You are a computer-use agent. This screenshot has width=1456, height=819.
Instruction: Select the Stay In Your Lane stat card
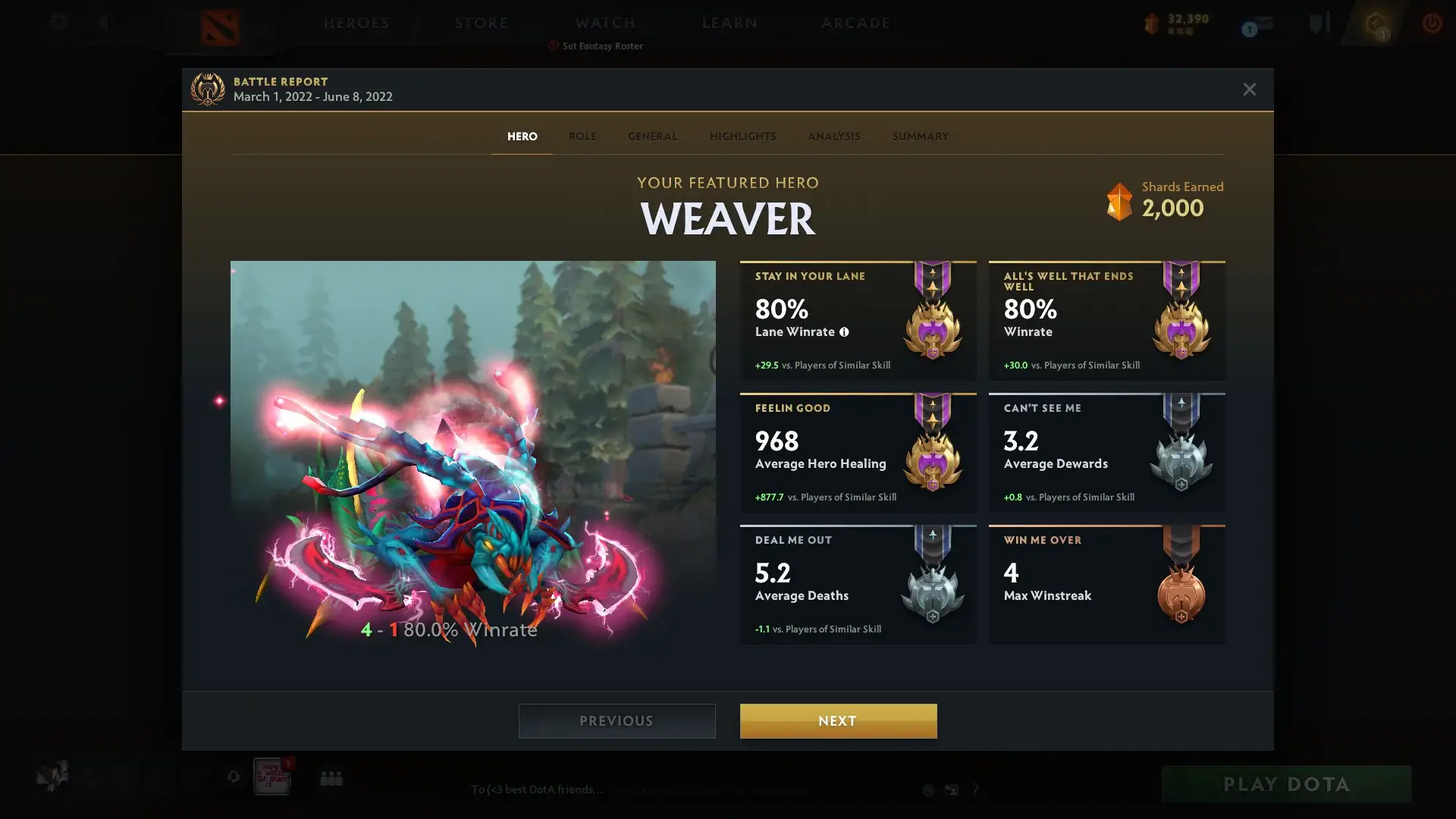pyautogui.click(x=858, y=321)
